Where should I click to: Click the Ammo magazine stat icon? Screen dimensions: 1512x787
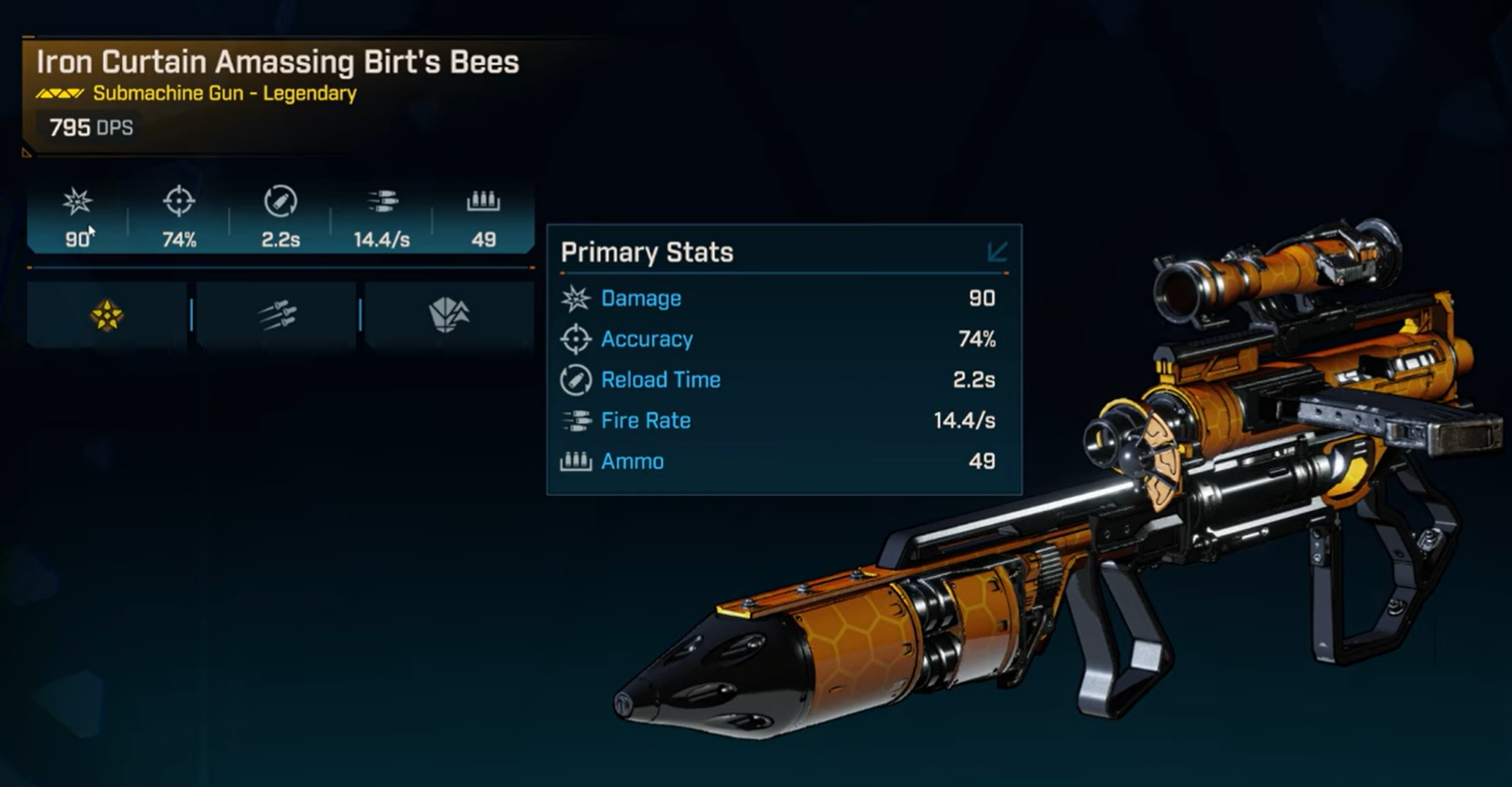tap(483, 201)
